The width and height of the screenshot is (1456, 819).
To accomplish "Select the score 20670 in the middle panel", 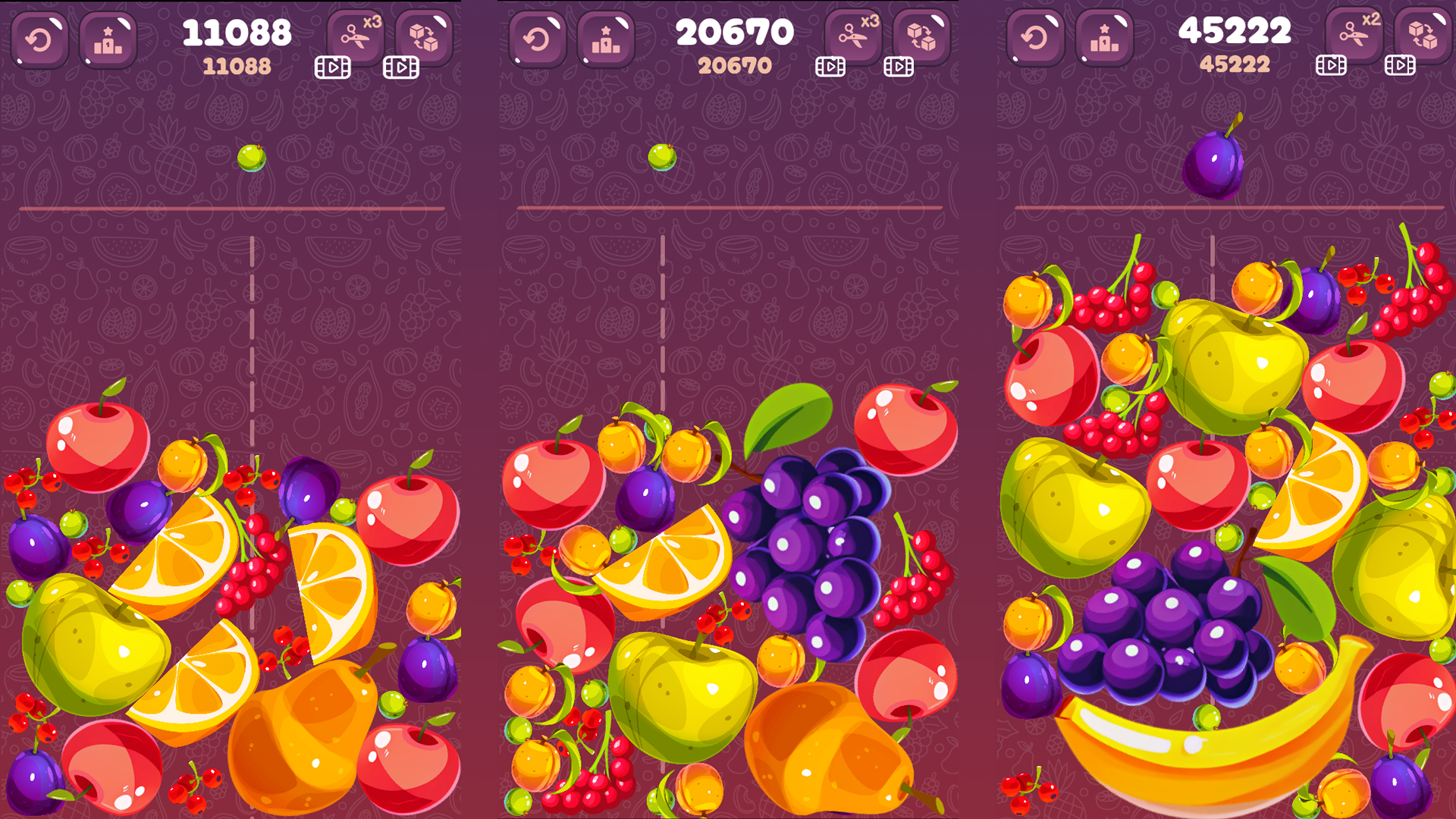I will coord(737,32).
